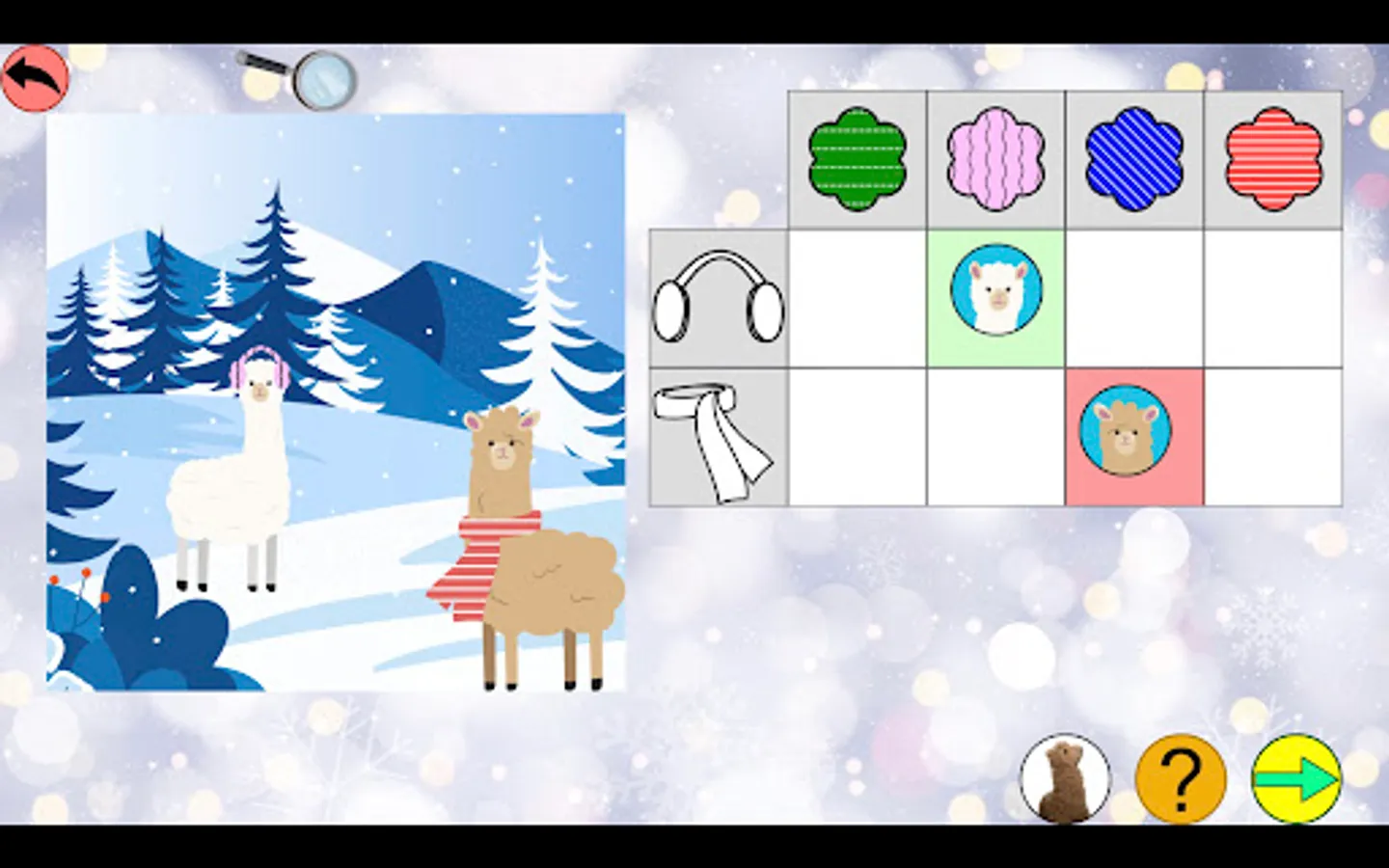Click the earmuffs row icon
The image size is (1389, 868).
click(718, 297)
